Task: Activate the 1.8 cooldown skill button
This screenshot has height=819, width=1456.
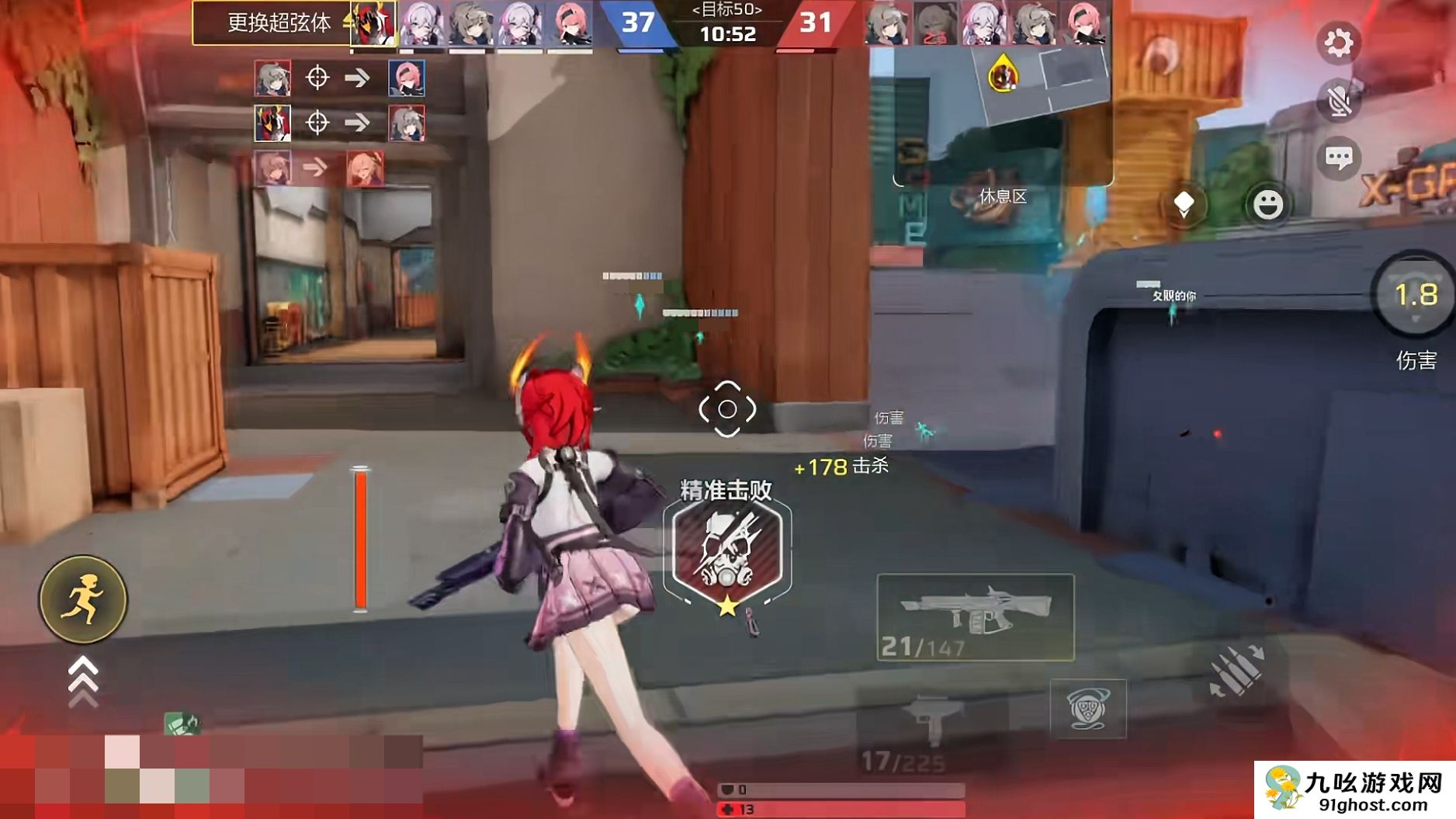Action: pyautogui.click(x=1415, y=297)
